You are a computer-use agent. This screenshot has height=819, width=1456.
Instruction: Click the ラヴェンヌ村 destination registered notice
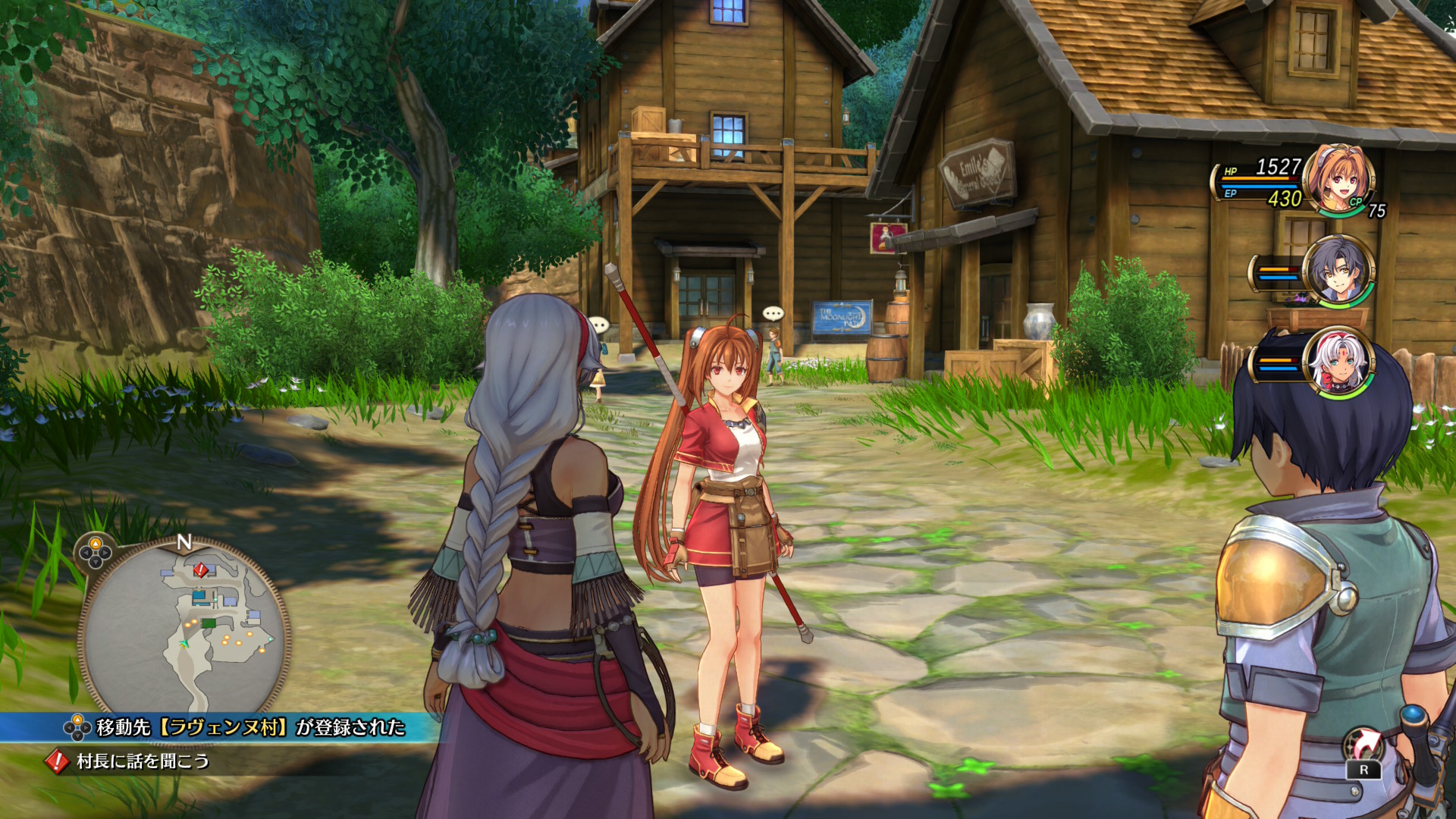point(250,727)
